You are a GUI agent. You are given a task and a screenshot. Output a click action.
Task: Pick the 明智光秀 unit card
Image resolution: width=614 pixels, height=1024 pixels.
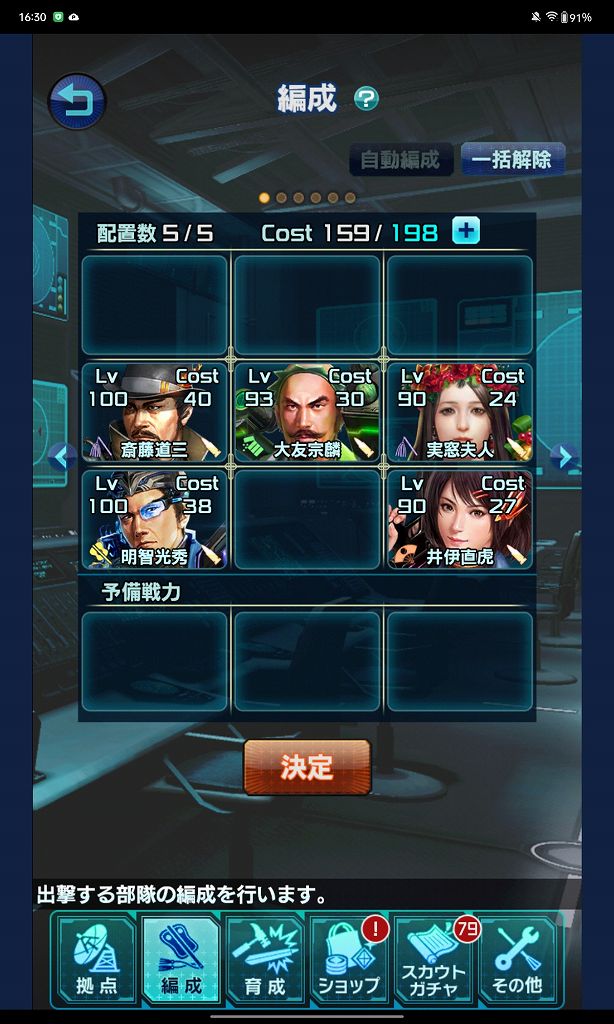pos(155,519)
